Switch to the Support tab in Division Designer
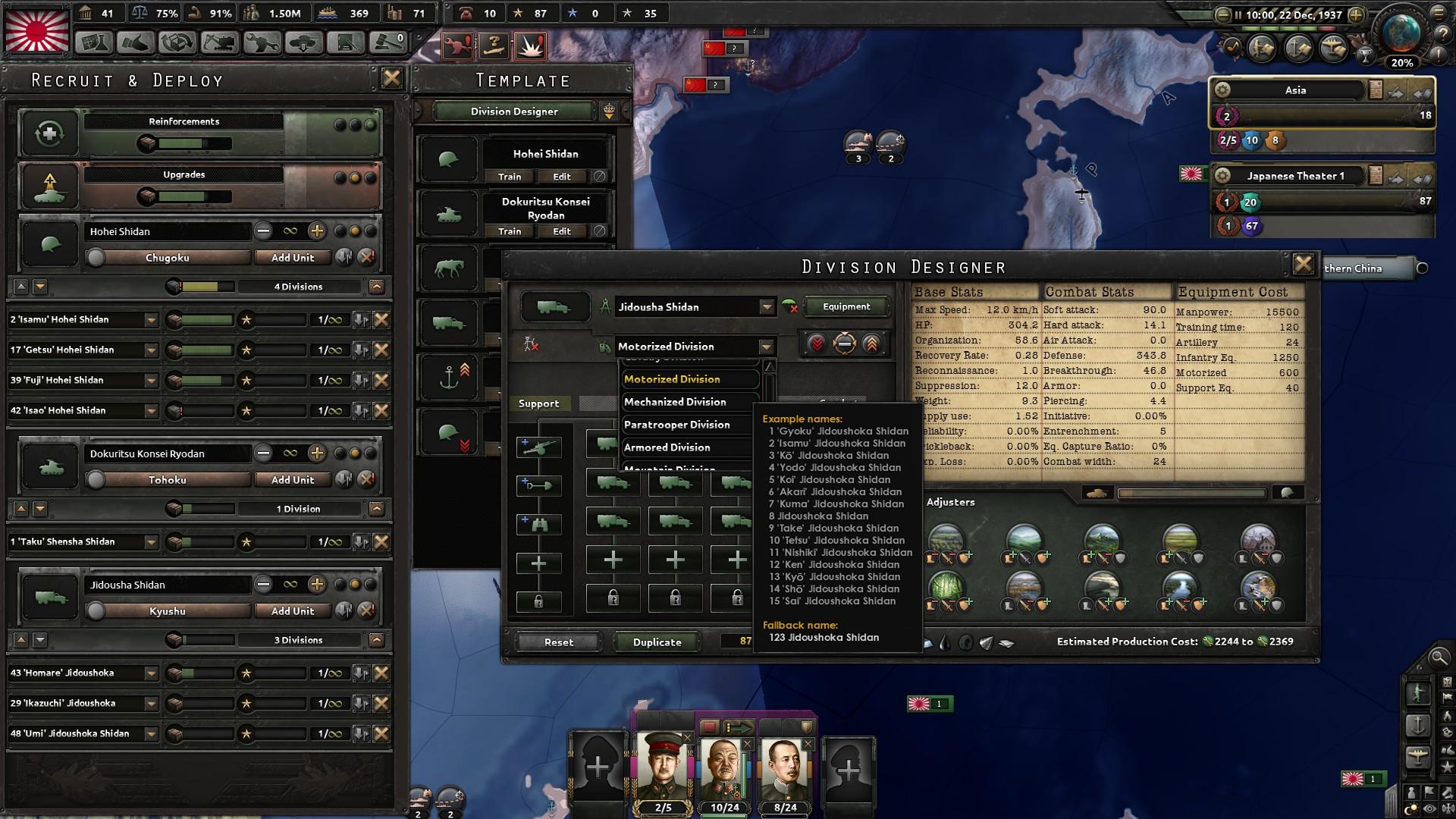 (539, 403)
